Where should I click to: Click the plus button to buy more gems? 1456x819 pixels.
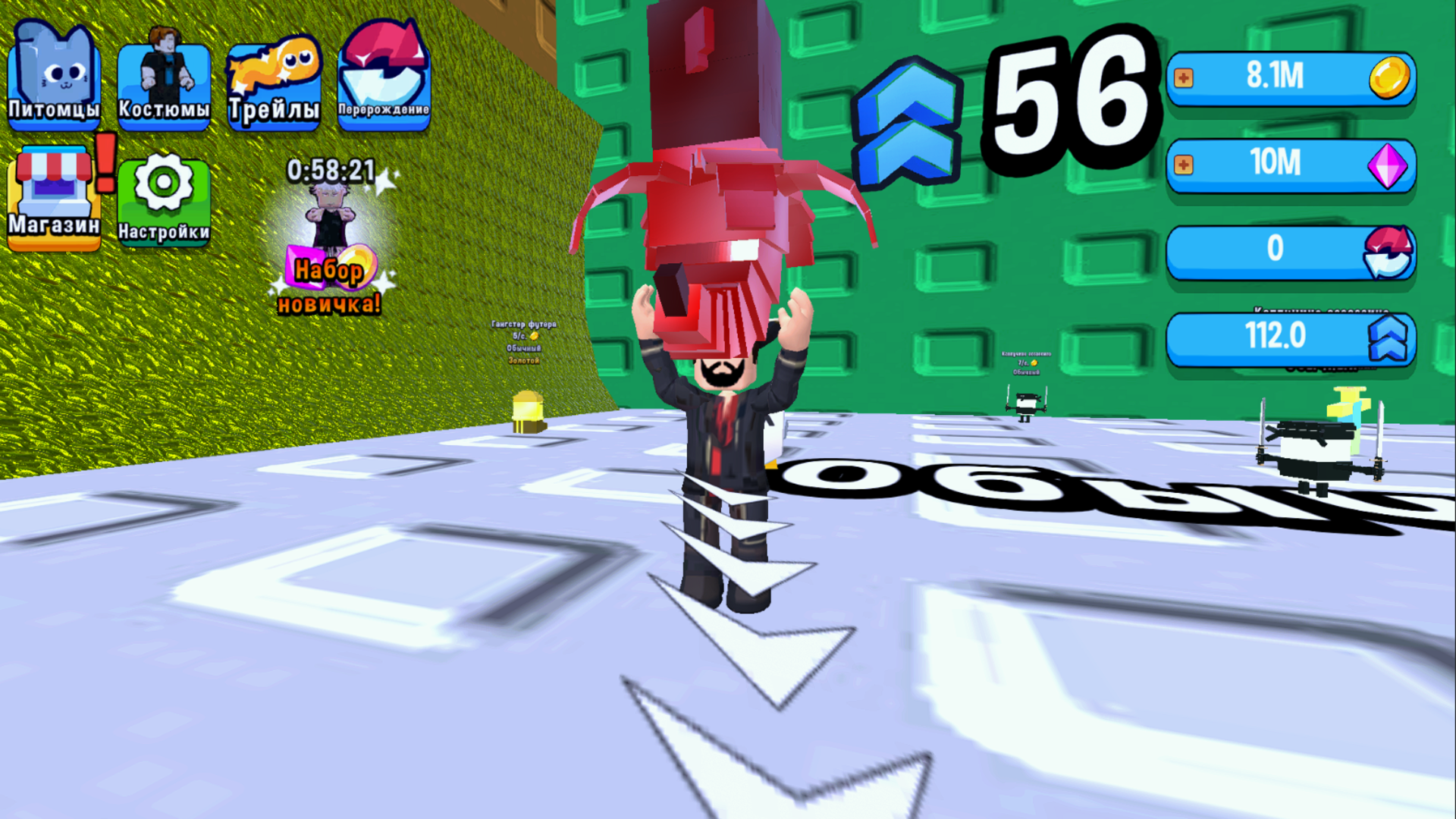1184,165
